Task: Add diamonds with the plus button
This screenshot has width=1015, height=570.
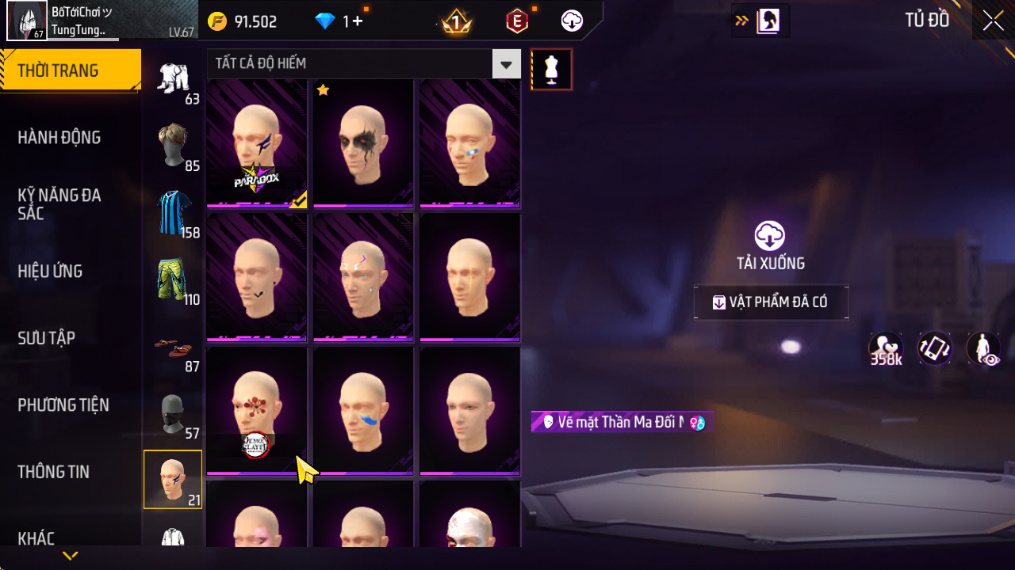Action: pos(357,21)
